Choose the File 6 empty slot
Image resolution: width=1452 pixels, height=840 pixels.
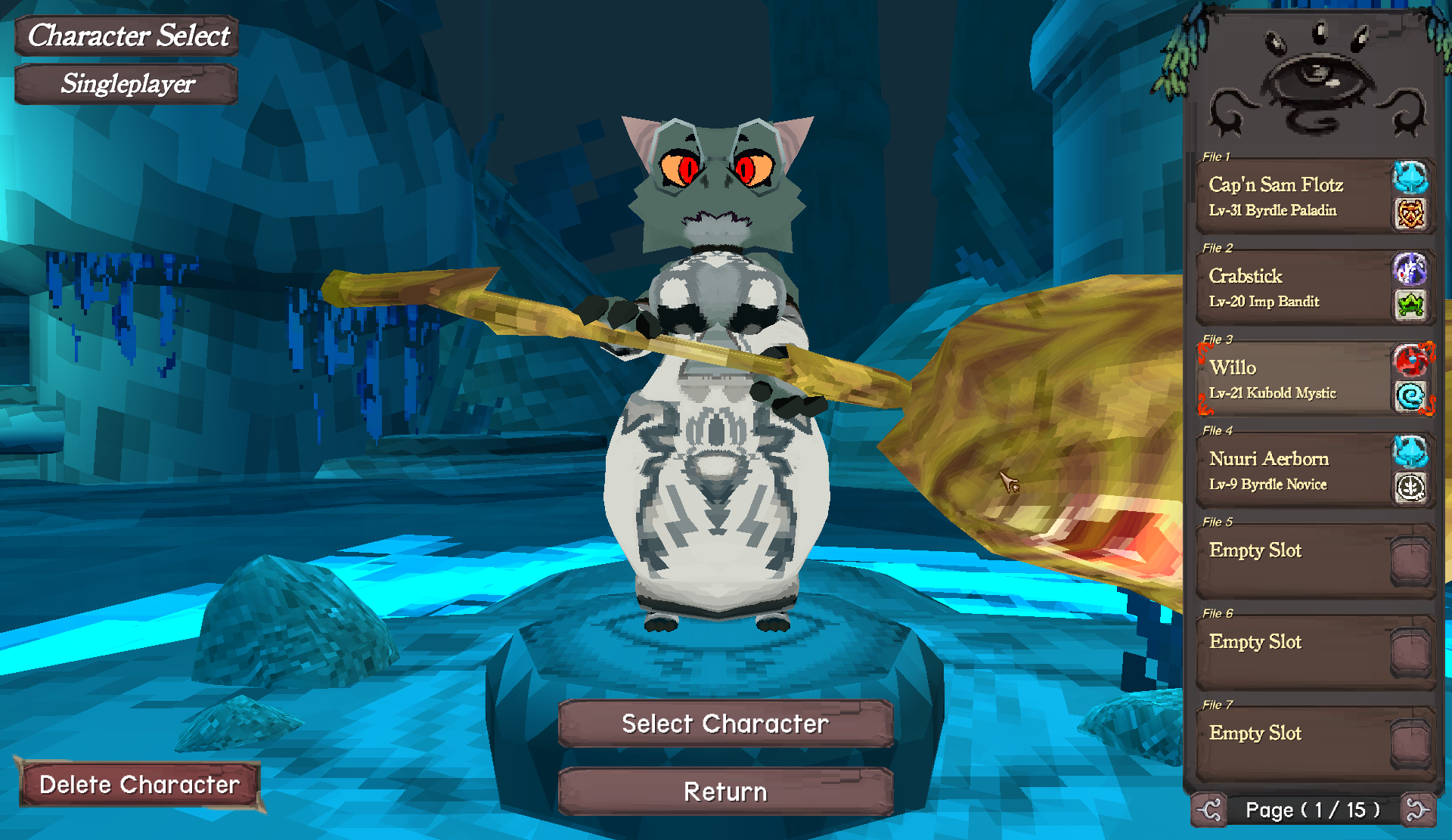(x=1295, y=652)
